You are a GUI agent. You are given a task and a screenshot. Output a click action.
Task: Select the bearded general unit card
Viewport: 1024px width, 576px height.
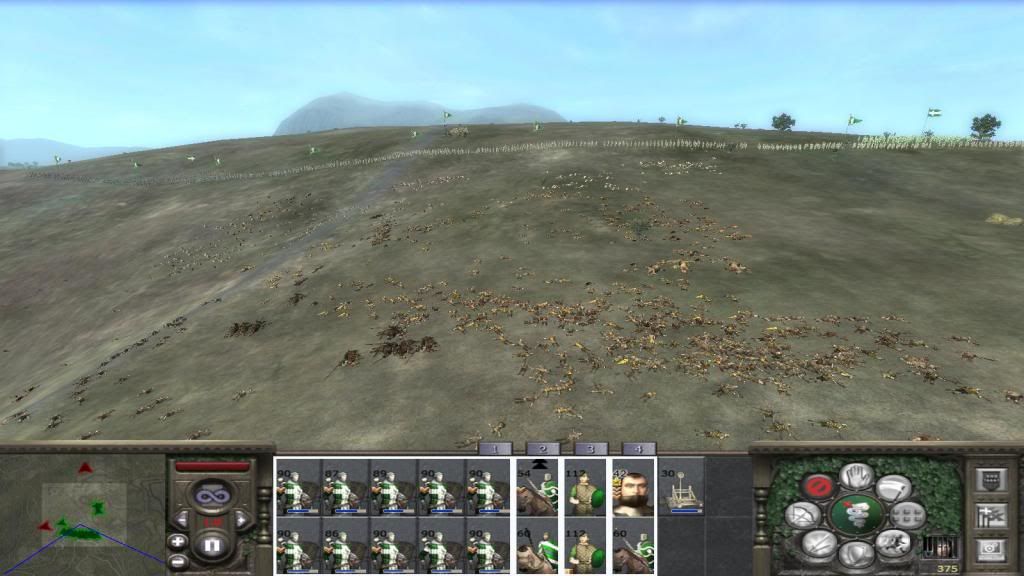pos(632,488)
